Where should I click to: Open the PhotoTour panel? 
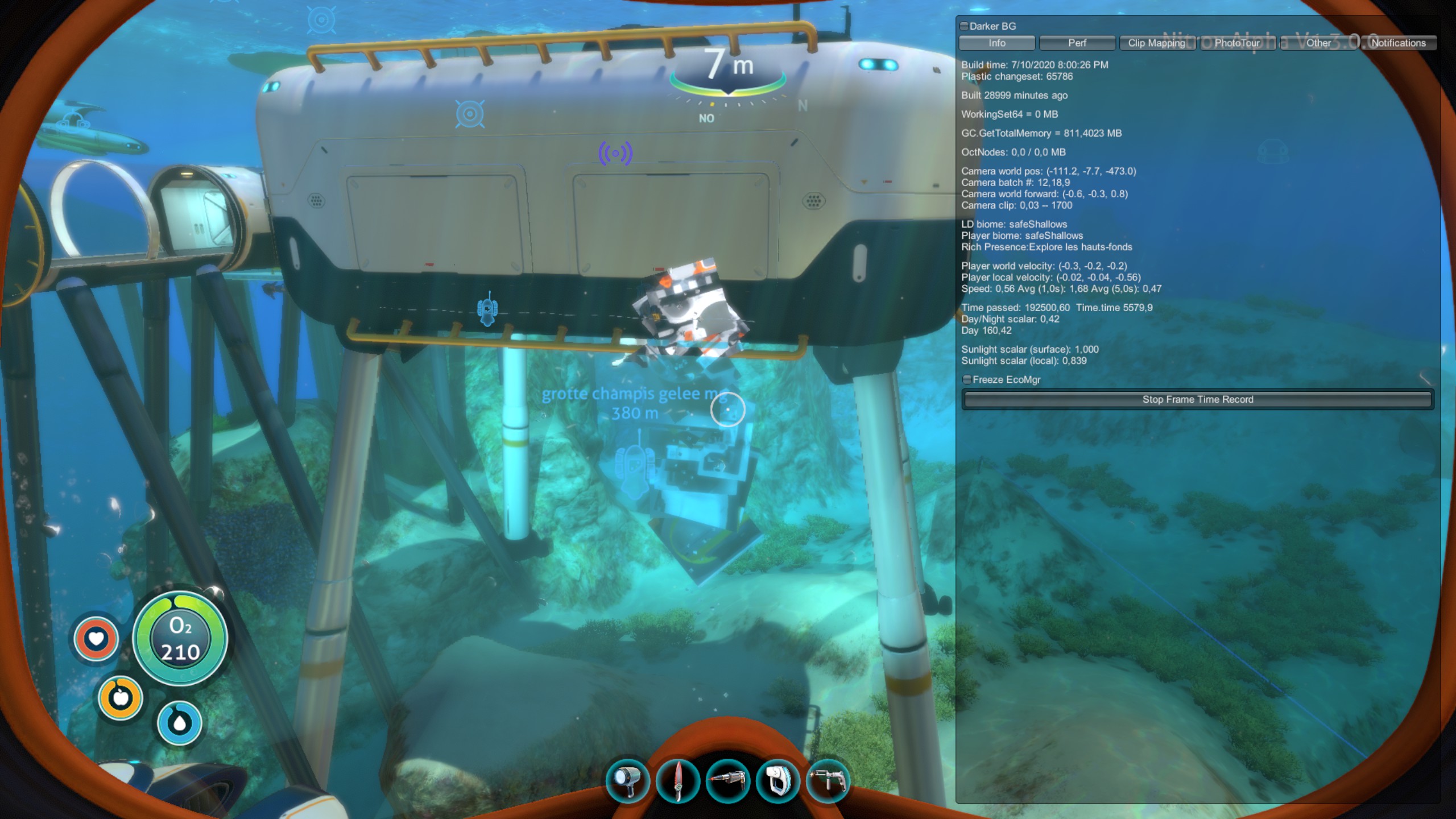click(1238, 43)
